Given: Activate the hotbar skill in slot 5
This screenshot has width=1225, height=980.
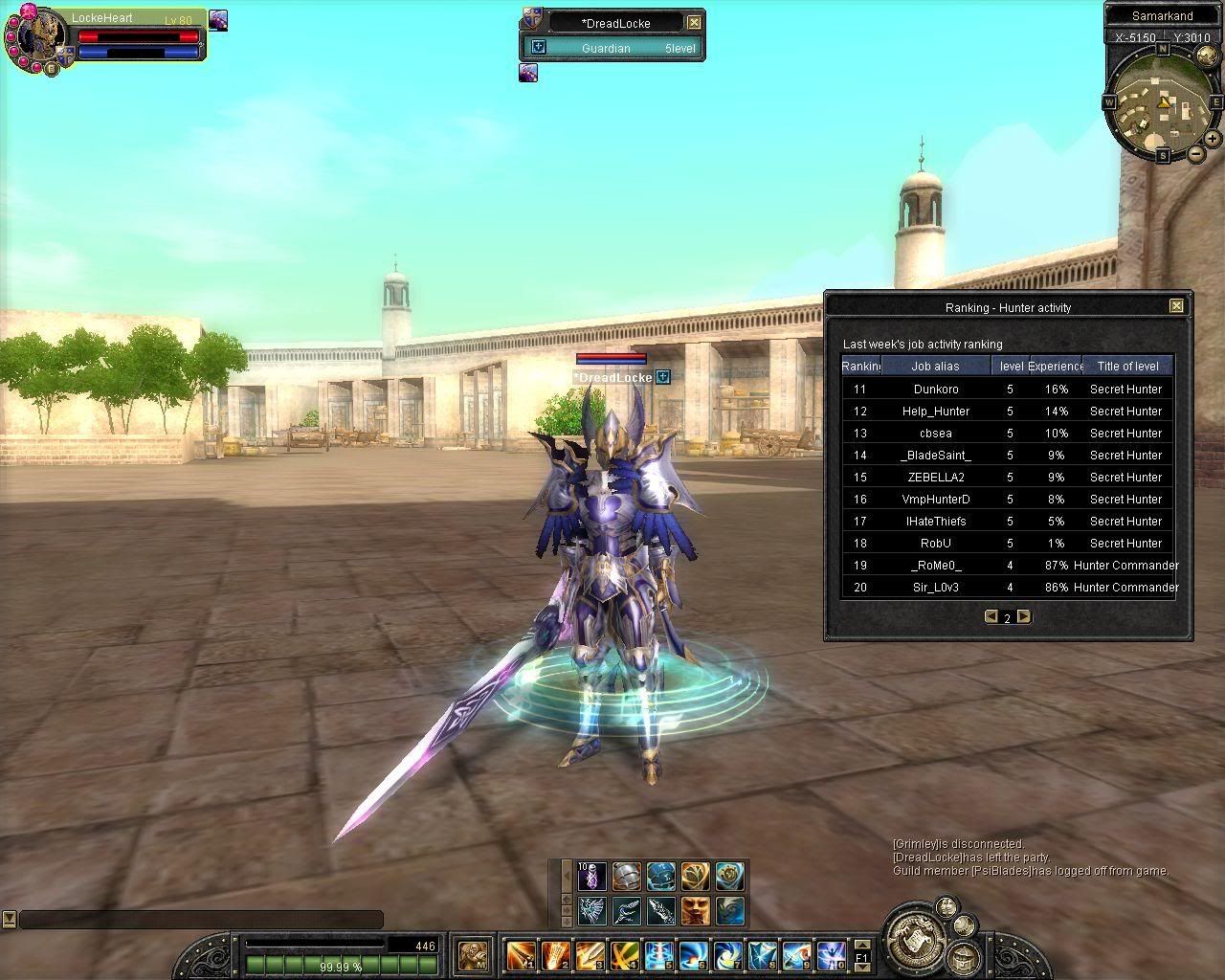Looking at the screenshot, I should (659, 954).
